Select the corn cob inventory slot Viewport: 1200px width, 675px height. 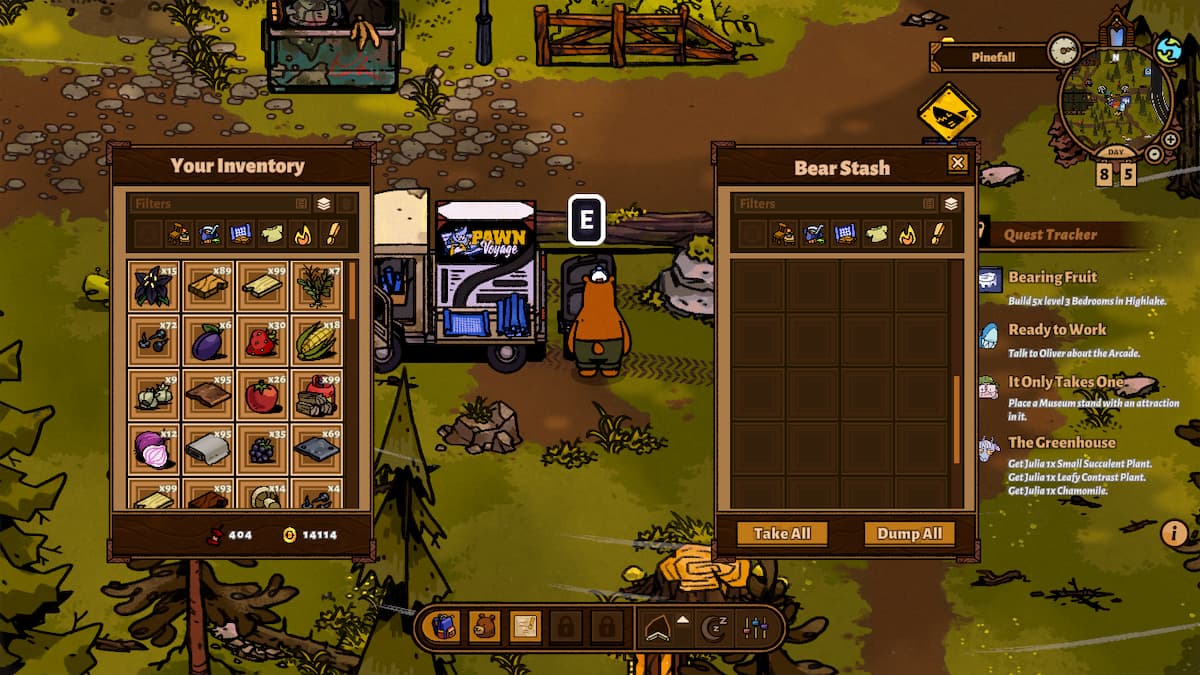[316, 342]
